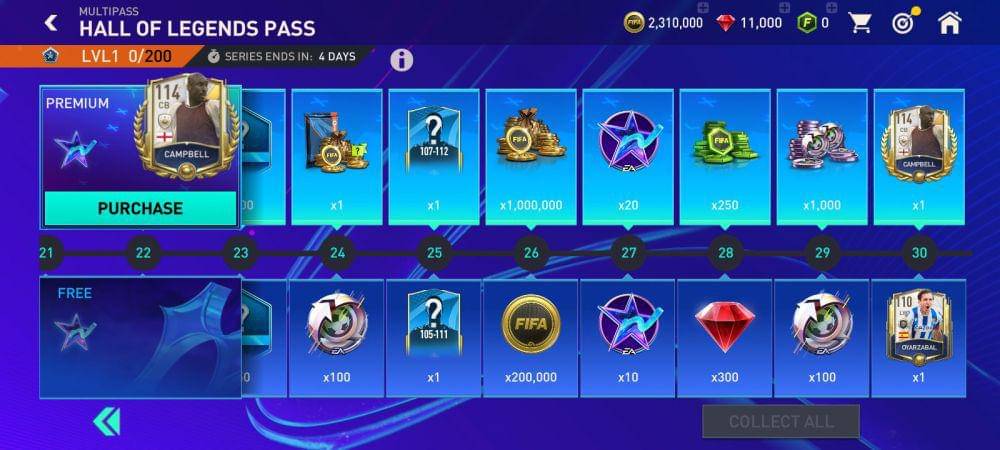1000x450 pixels.
Task: Select the free 300 gems reward
Action: pyautogui.click(x=725, y=338)
